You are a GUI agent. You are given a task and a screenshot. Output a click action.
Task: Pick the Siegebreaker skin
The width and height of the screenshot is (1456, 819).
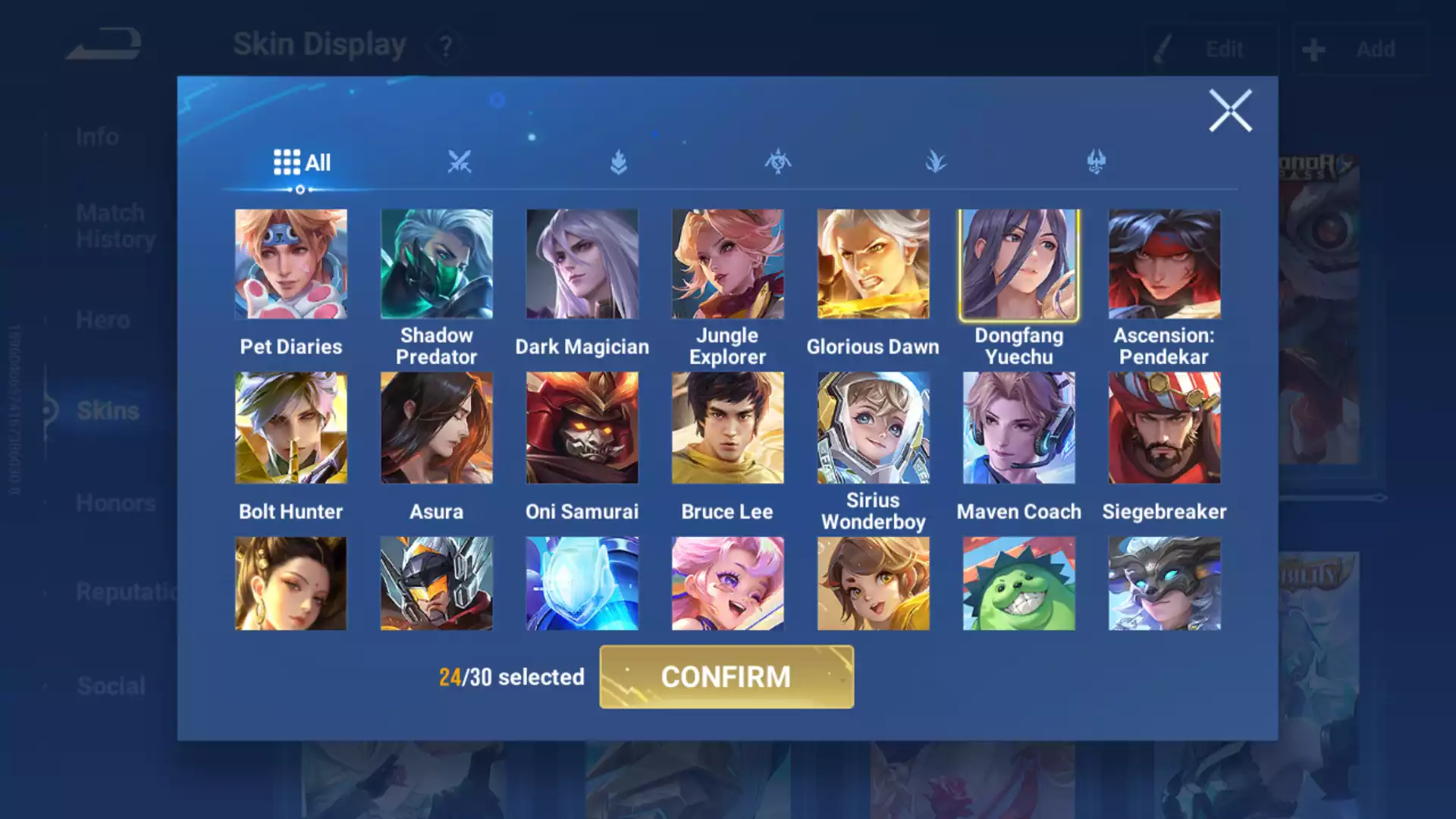(1164, 428)
